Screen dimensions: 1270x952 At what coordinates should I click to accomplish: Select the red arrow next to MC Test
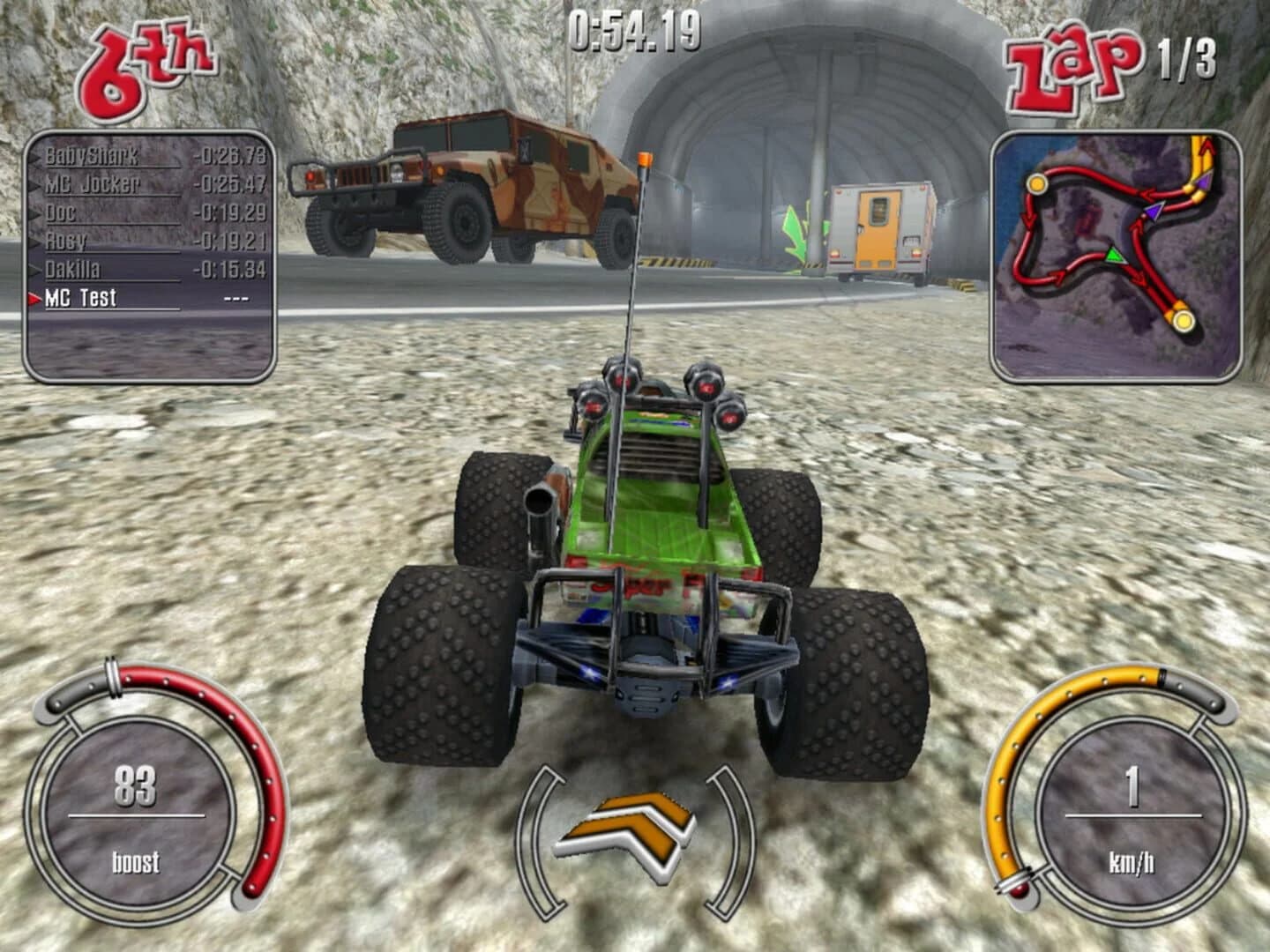36,299
